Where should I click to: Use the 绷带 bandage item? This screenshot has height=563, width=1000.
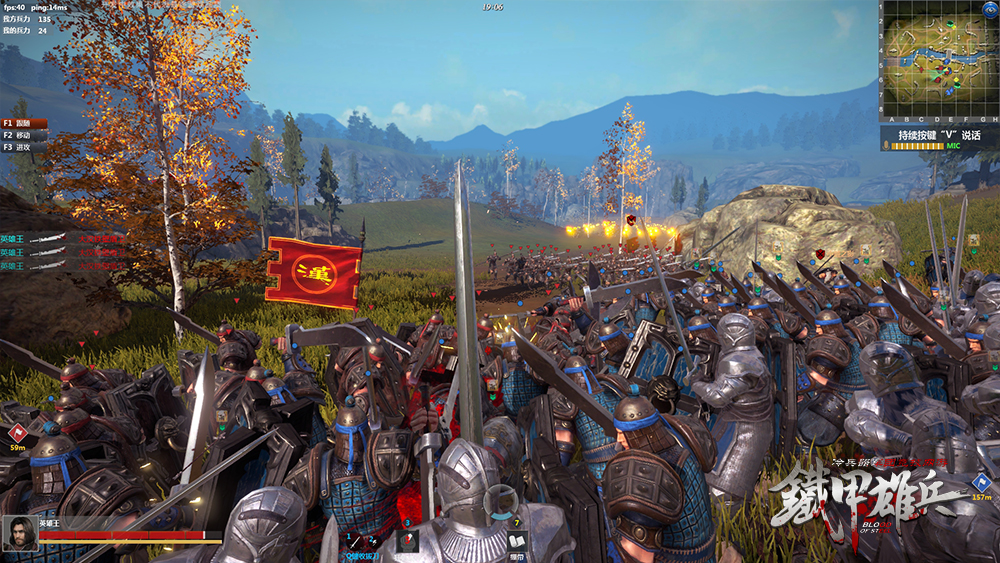point(516,538)
